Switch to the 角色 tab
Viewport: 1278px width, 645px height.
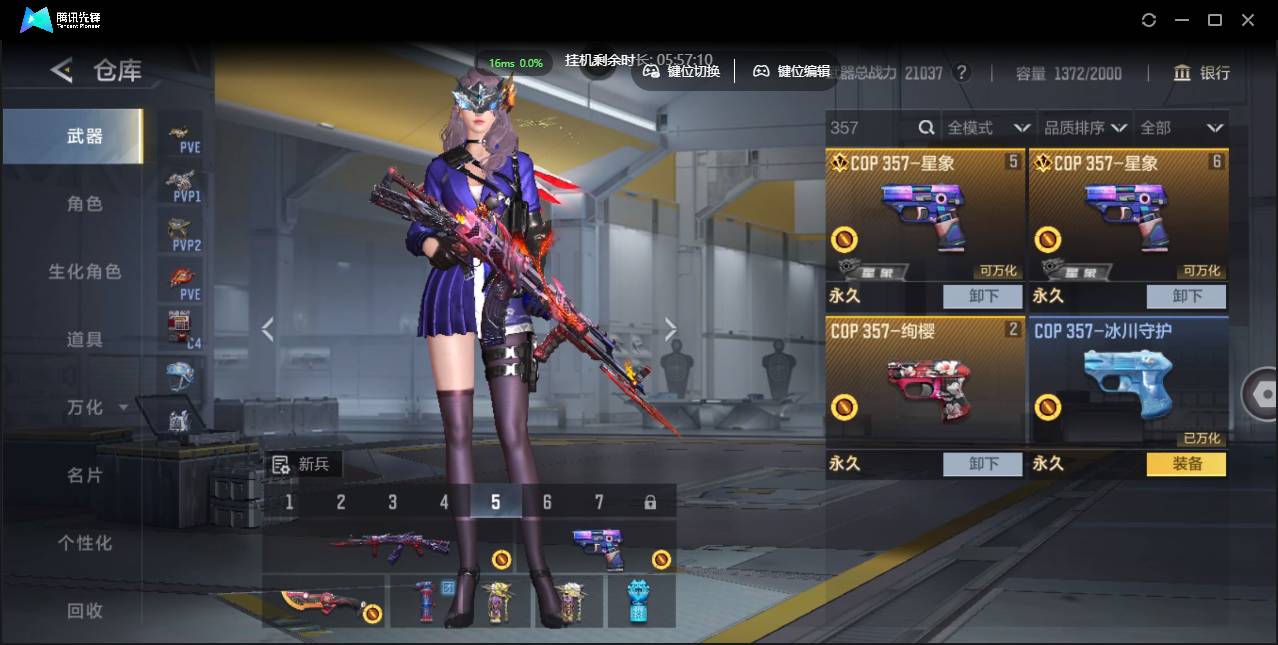pos(85,204)
